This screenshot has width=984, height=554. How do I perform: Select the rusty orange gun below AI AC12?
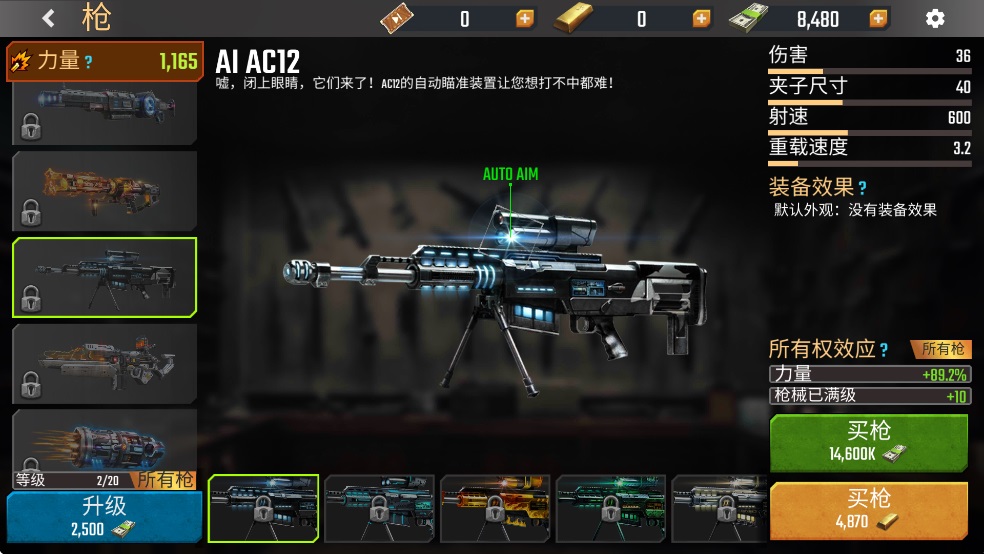coord(104,362)
